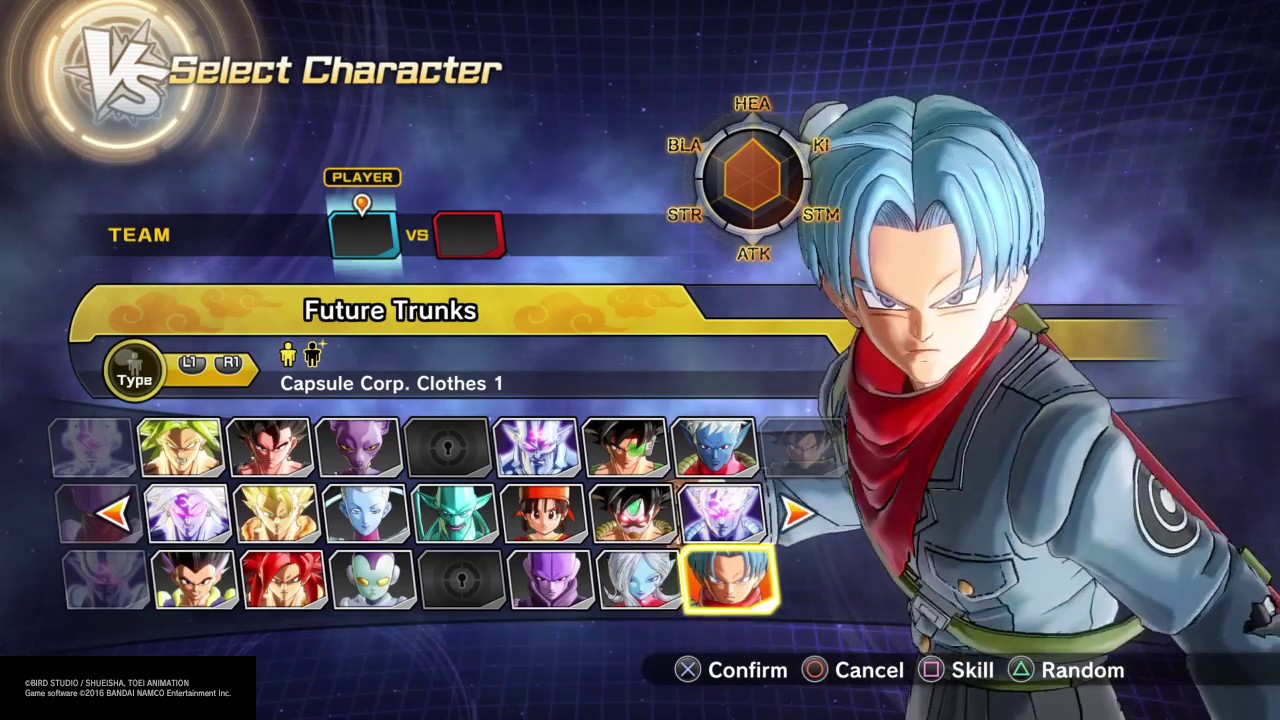This screenshot has height=720, width=1280.
Task: Choose red-haired Super Saiyan 4 Gogeta
Action: click(283, 579)
